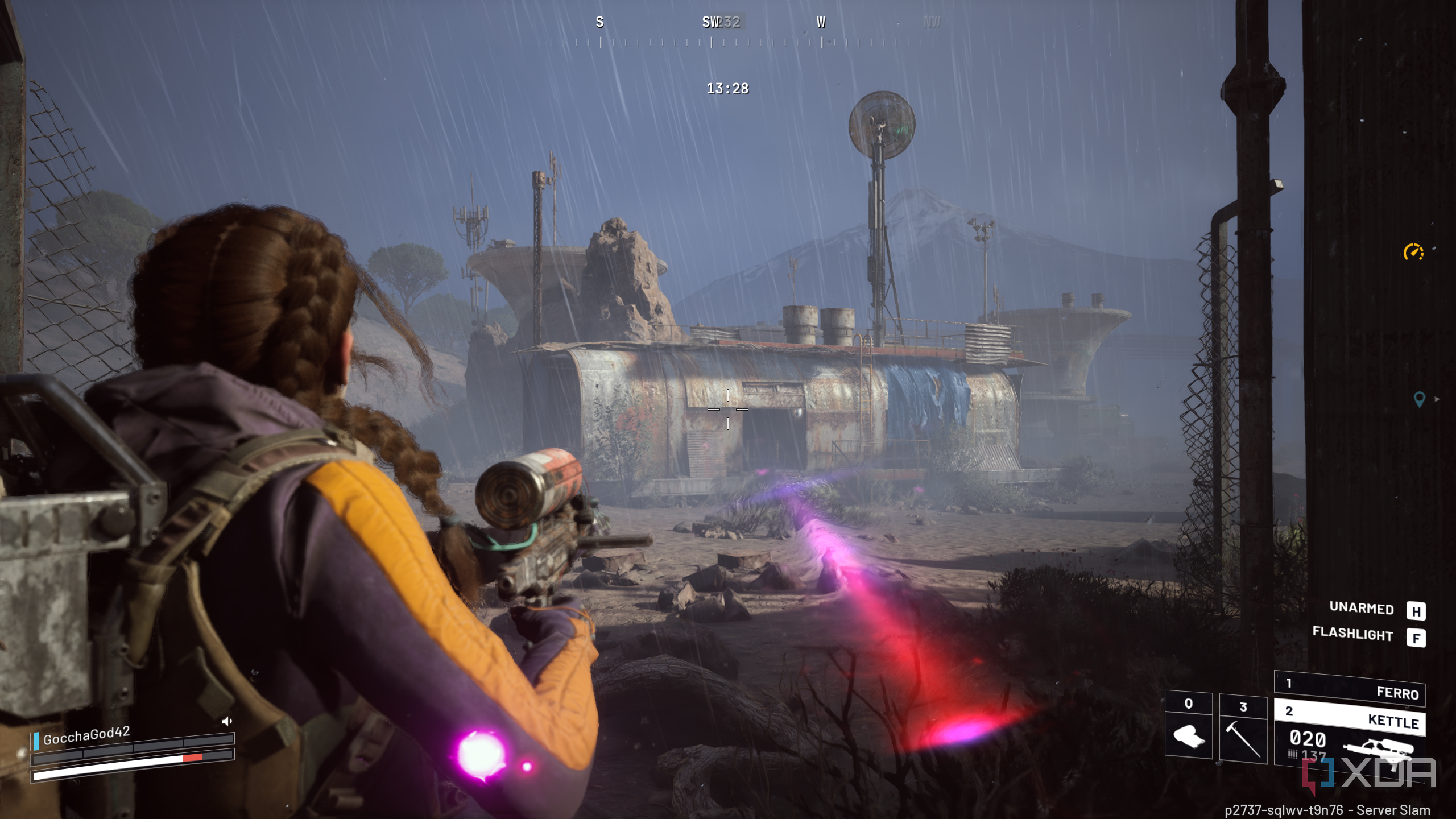Click the speaker voice icon
1456x819 pixels.
[227, 721]
